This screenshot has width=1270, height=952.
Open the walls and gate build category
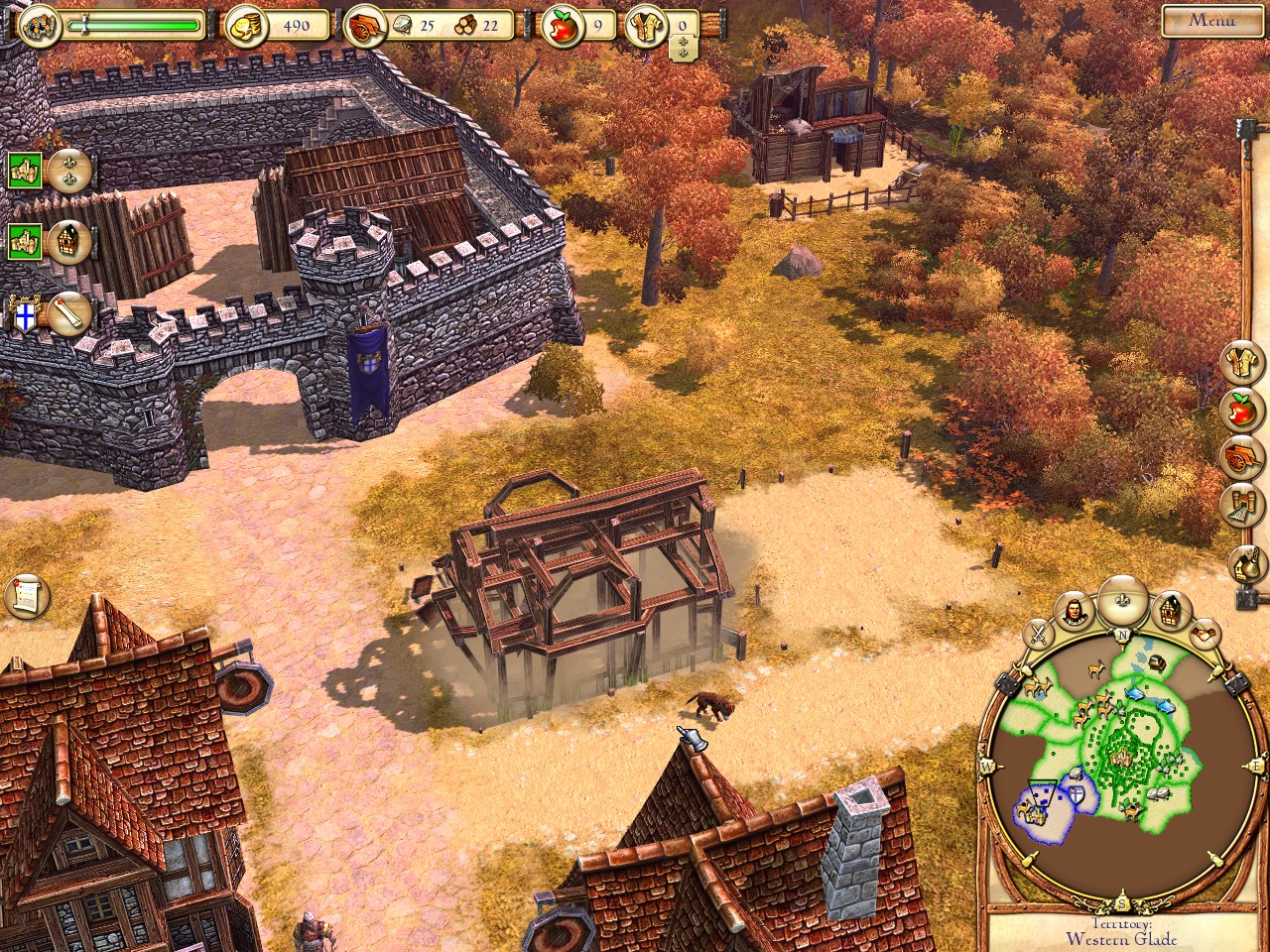(x=1242, y=505)
